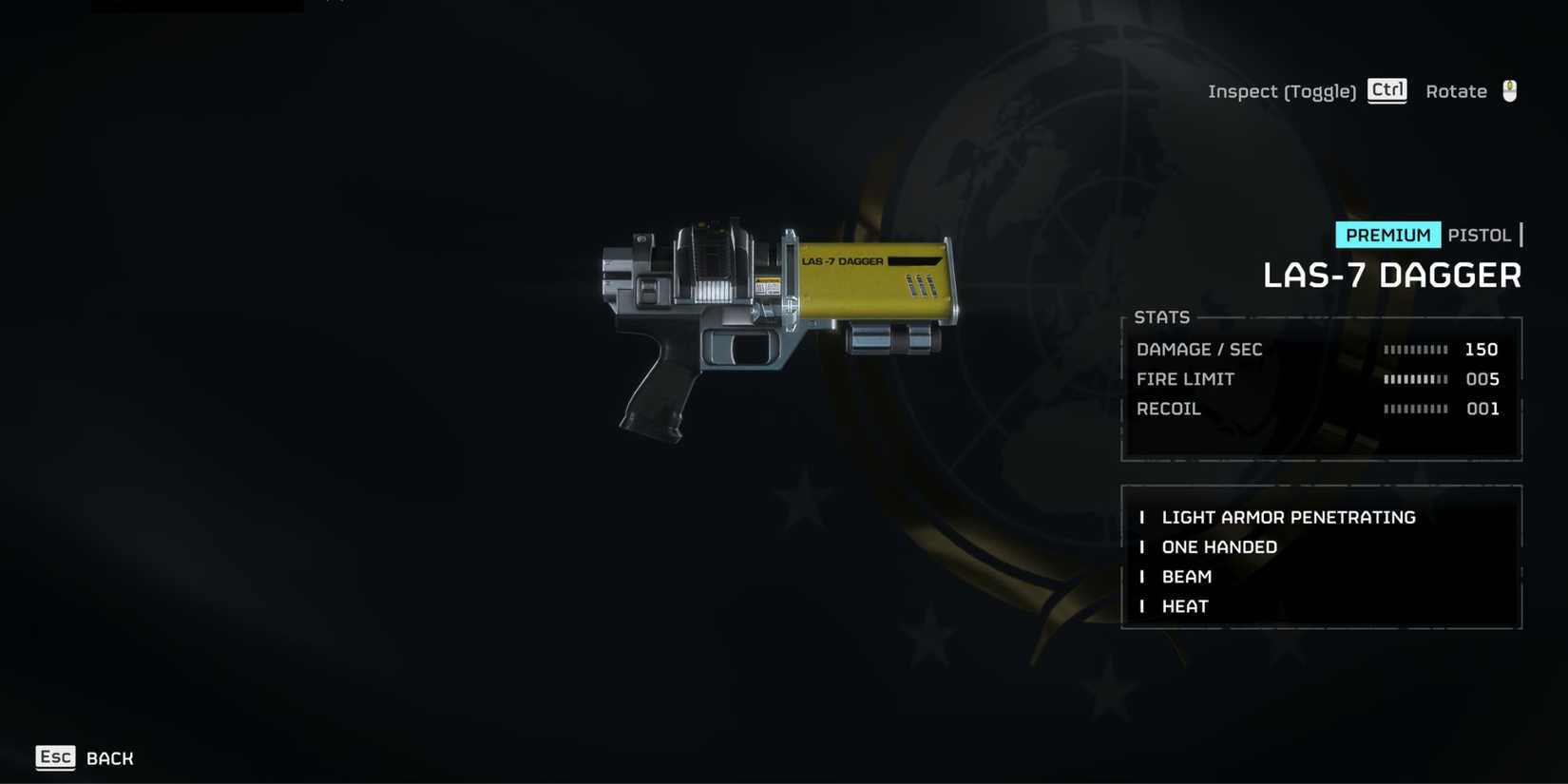Click the DAMAGE / SEC label

[x=1199, y=349]
